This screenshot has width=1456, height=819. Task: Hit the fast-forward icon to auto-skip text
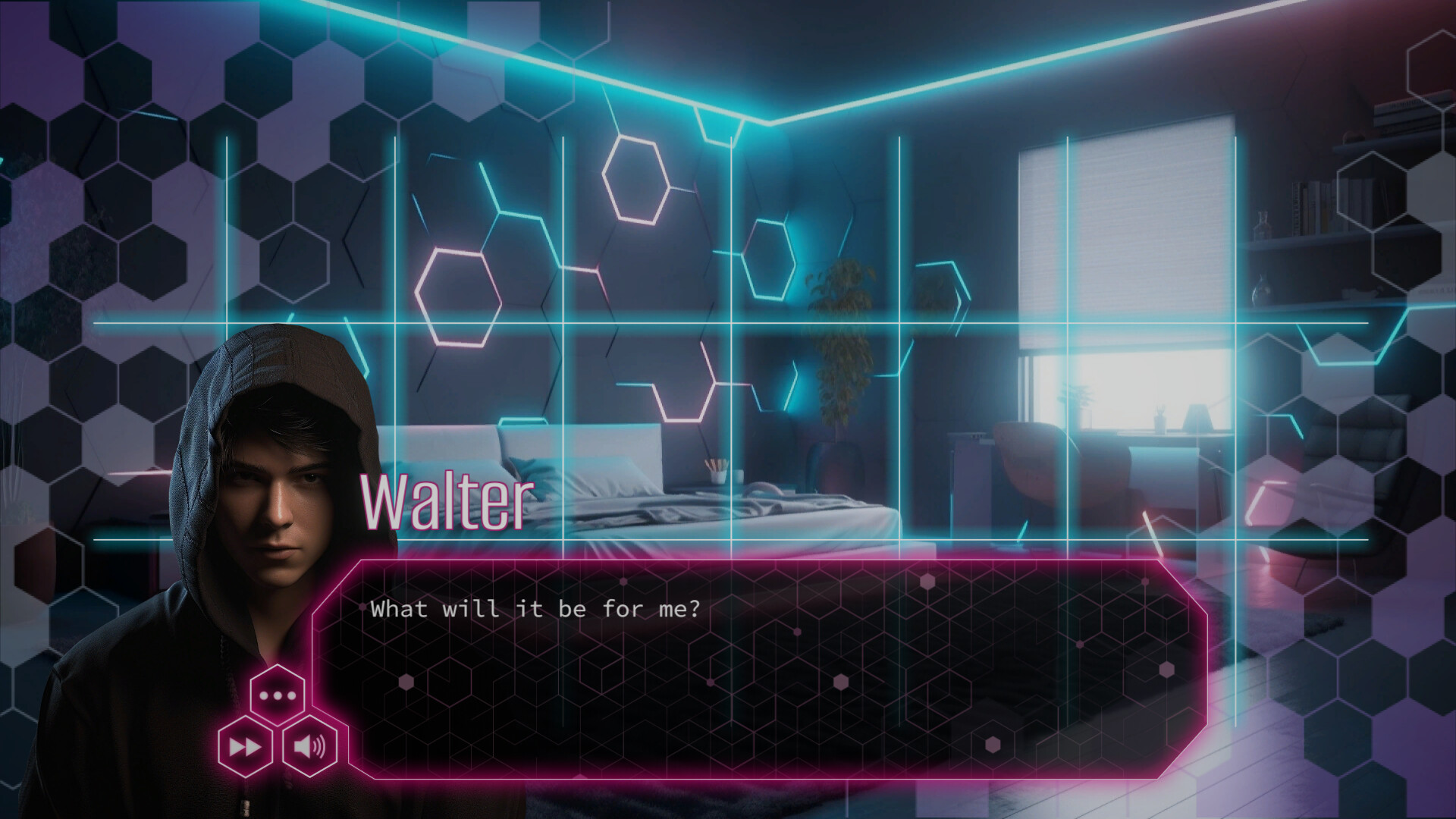click(244, 746)
